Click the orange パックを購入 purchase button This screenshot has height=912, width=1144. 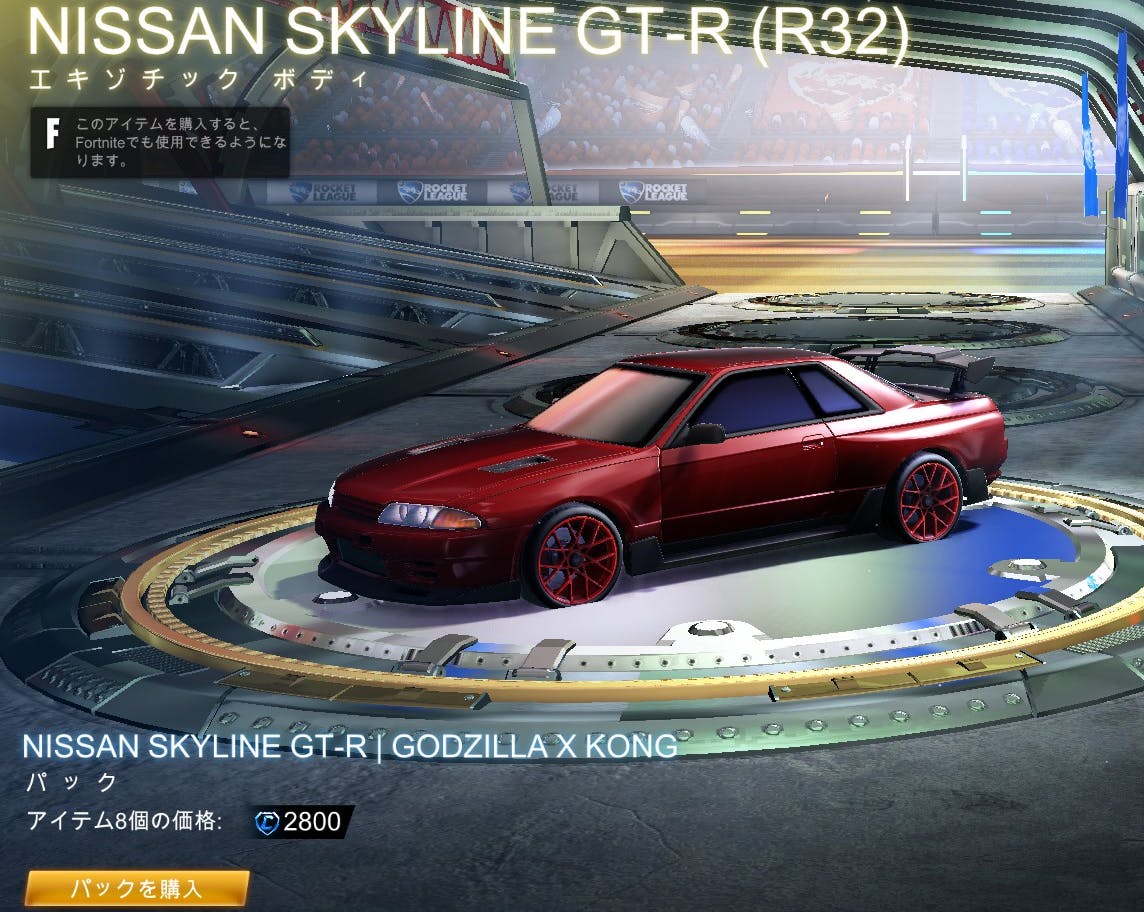(137, 887)
